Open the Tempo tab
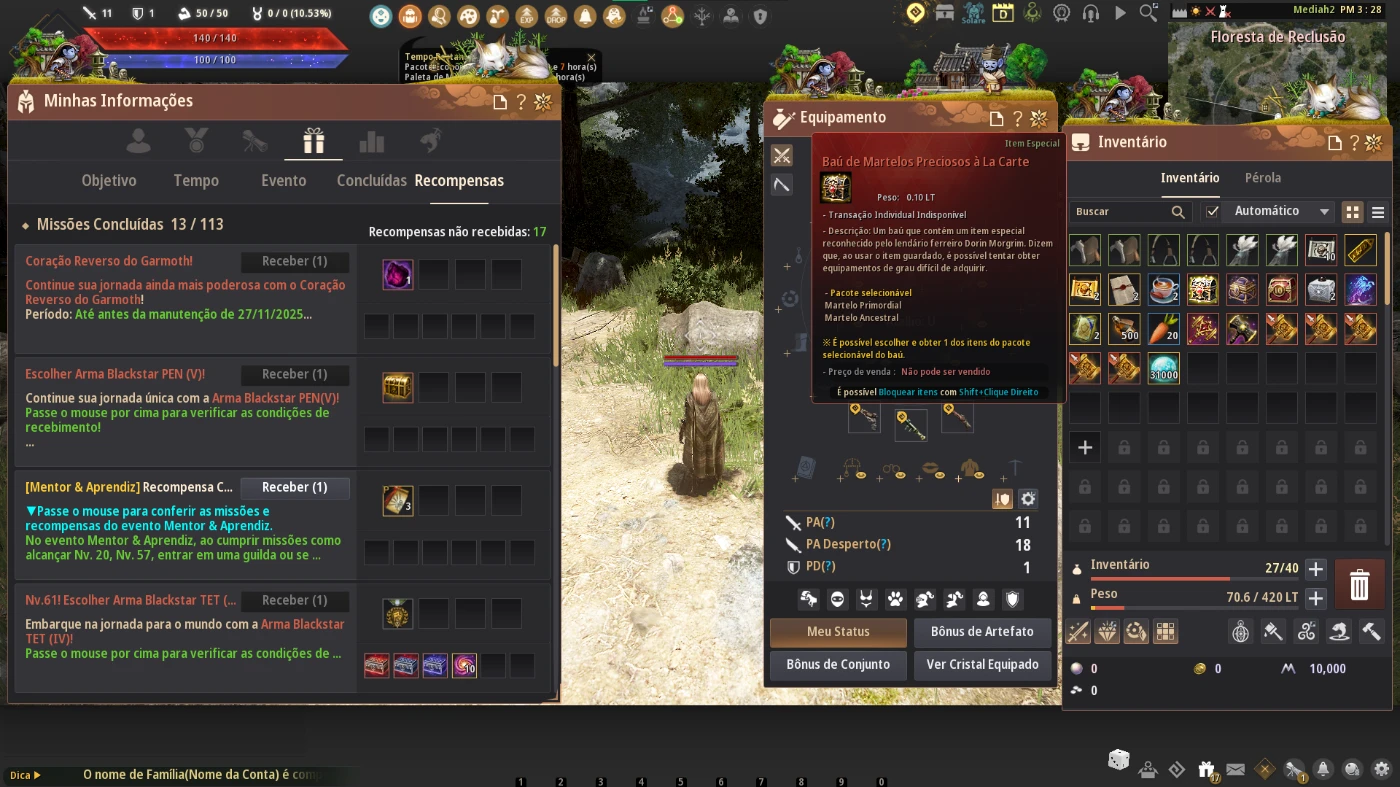 point(196,181)
